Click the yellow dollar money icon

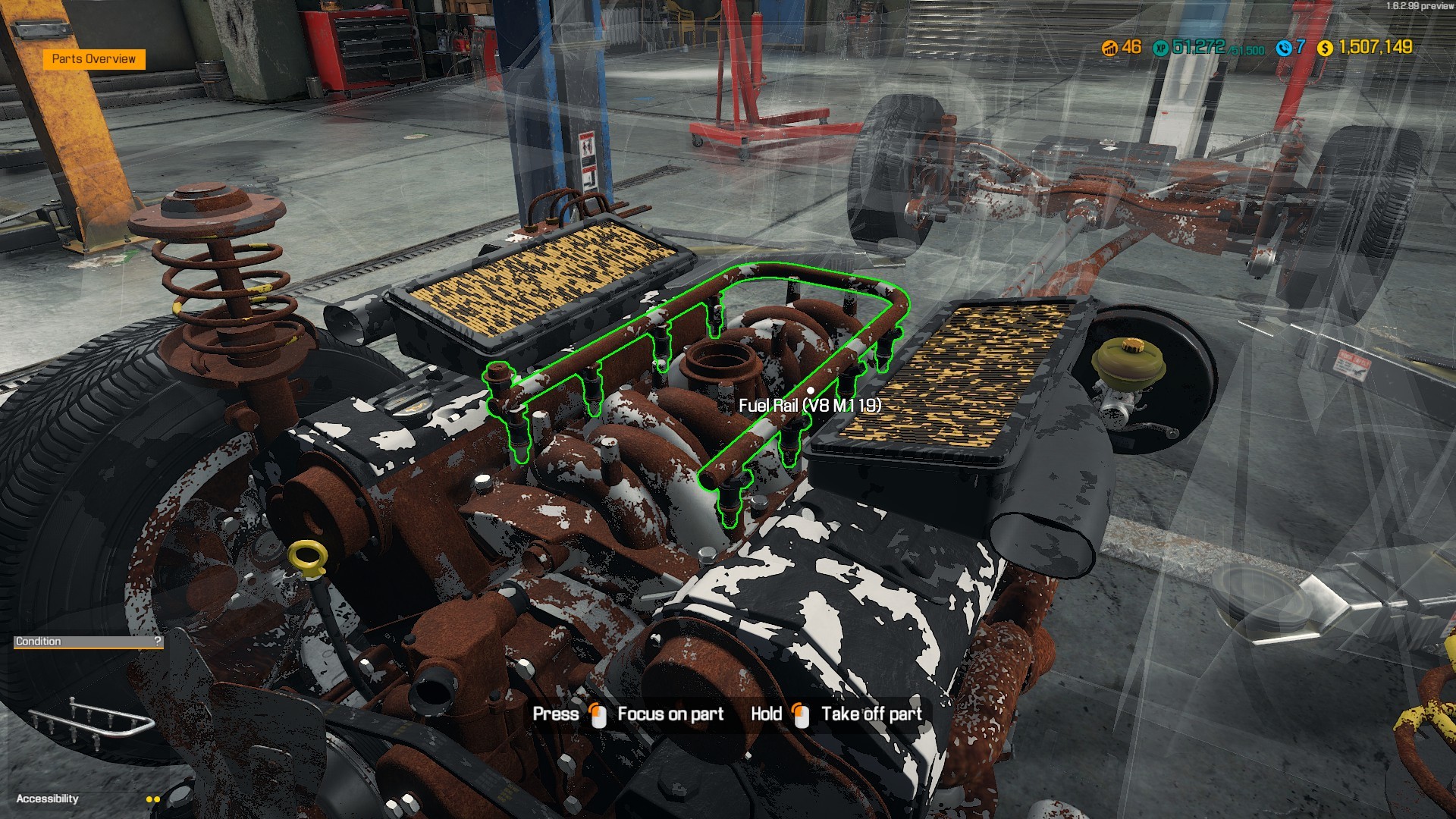1326,49
